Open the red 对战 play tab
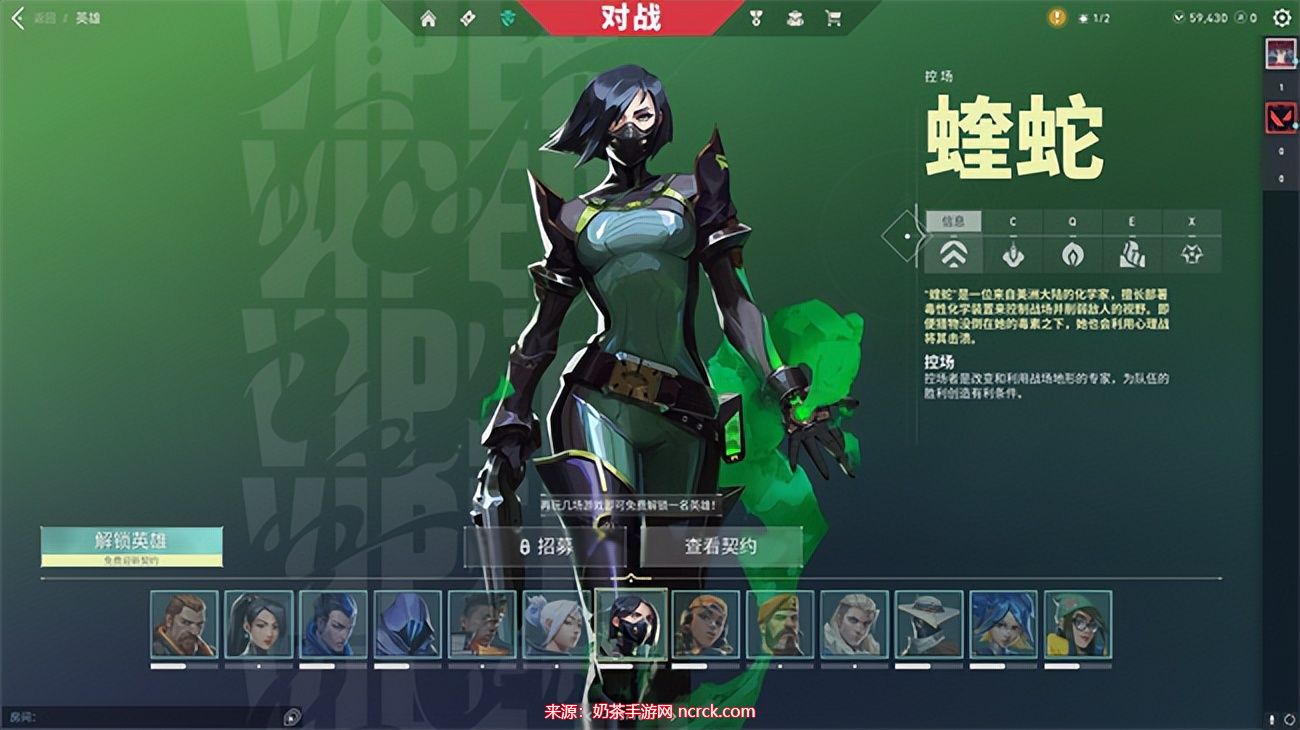The image size is (1300, 730). (632, 17)
